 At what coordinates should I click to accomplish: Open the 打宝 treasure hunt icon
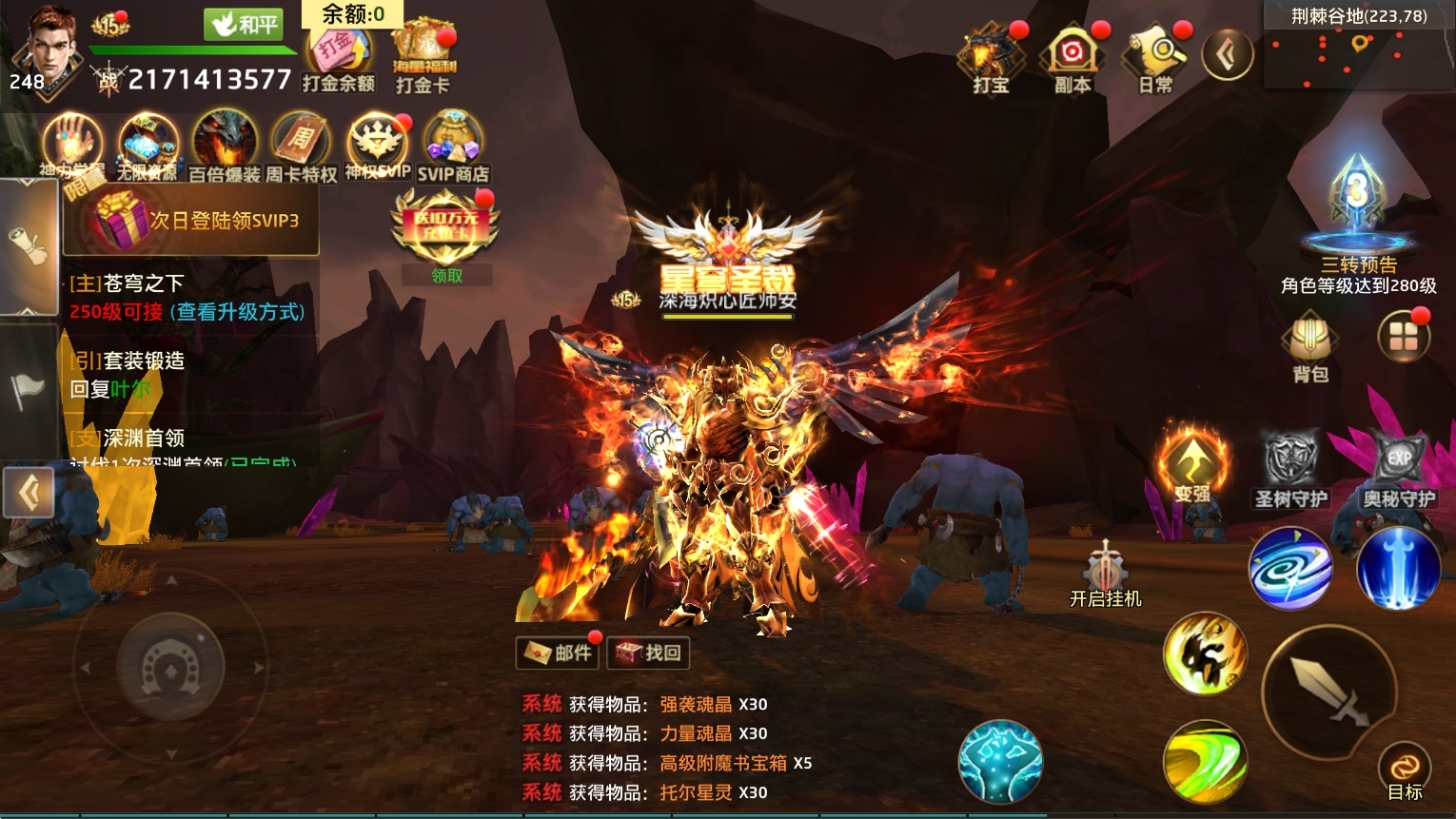point(991,59)
